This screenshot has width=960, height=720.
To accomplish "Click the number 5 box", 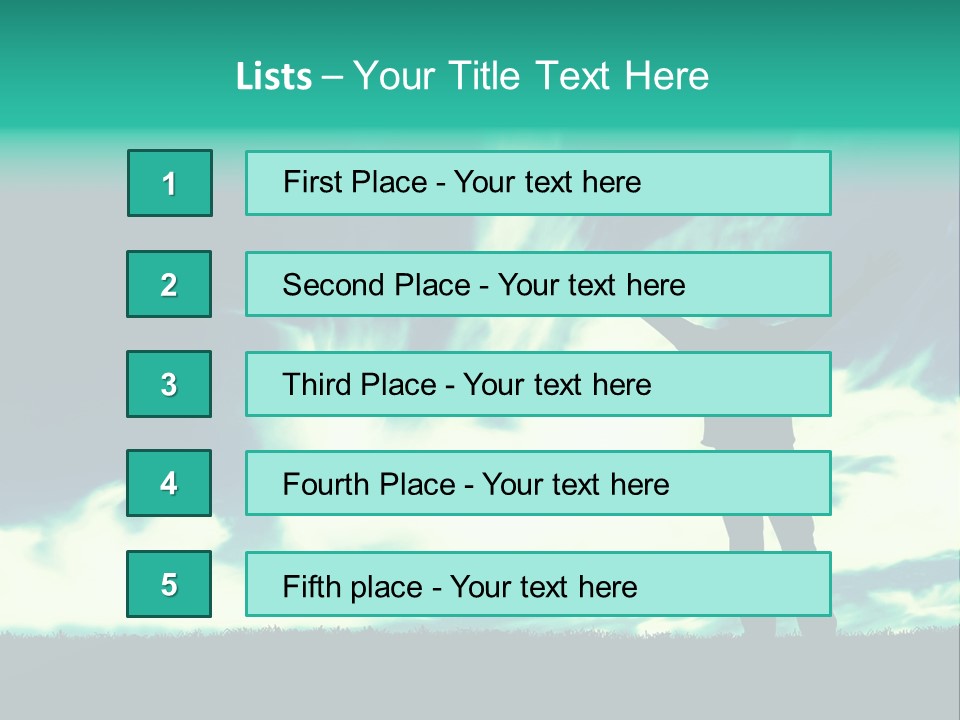I will pos(169,584).
